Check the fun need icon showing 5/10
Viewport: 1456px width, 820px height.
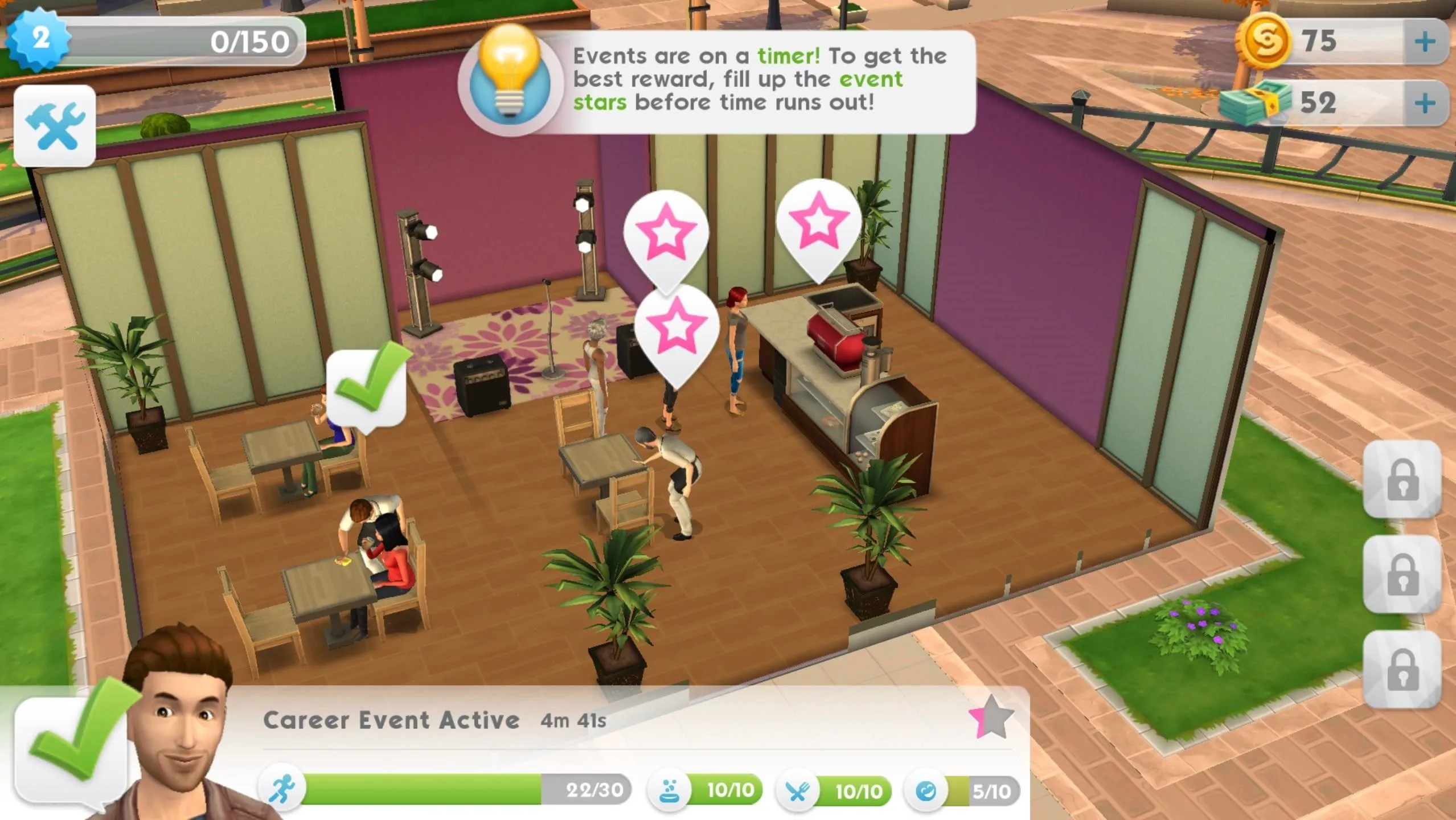coord(926,791)
